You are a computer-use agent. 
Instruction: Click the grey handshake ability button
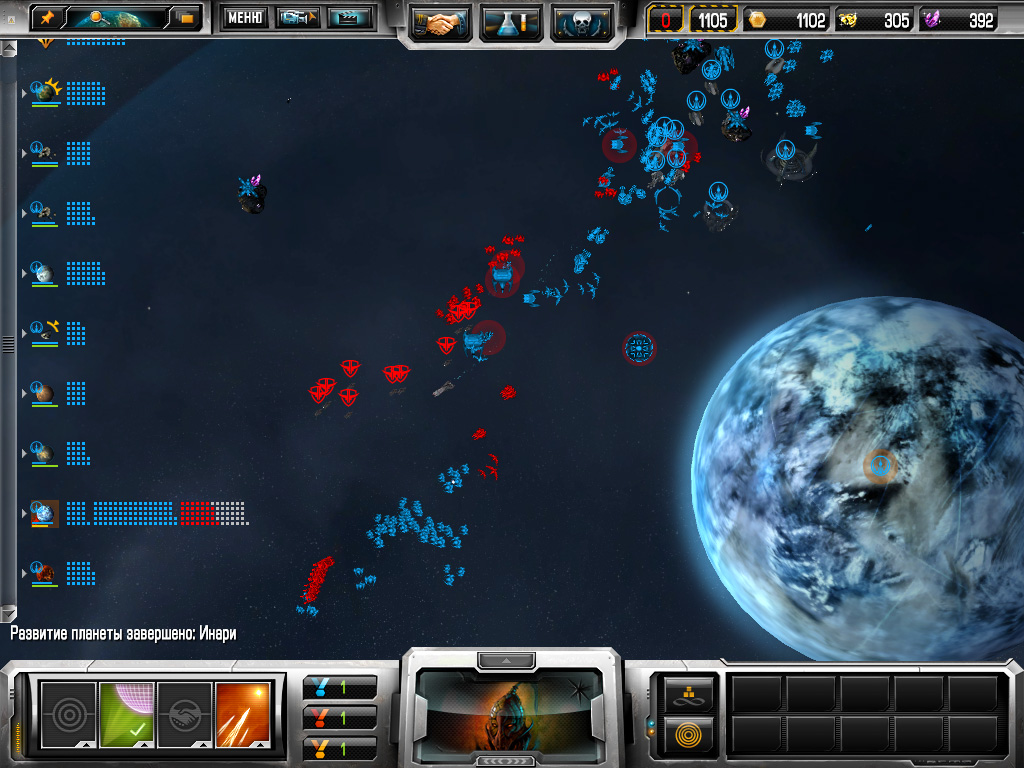pos(185,713)
